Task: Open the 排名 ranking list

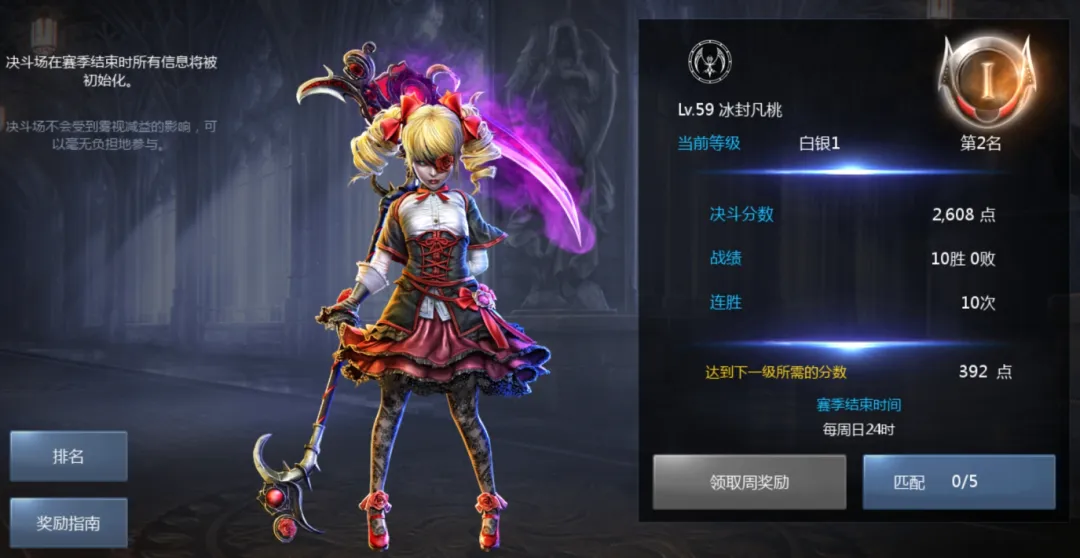Action: [x=68, y=456]
